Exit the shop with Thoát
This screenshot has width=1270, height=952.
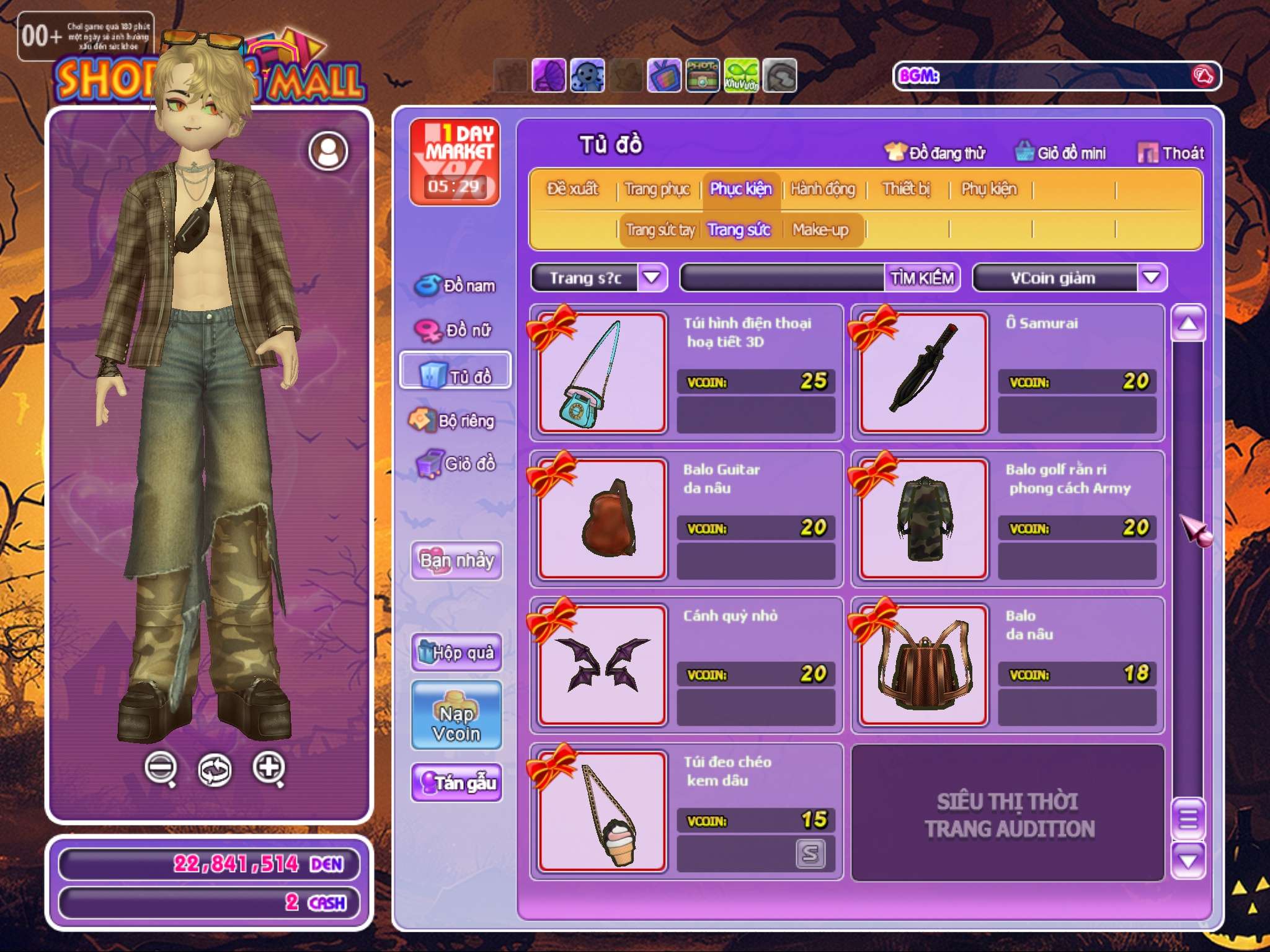coord(1171,152)
